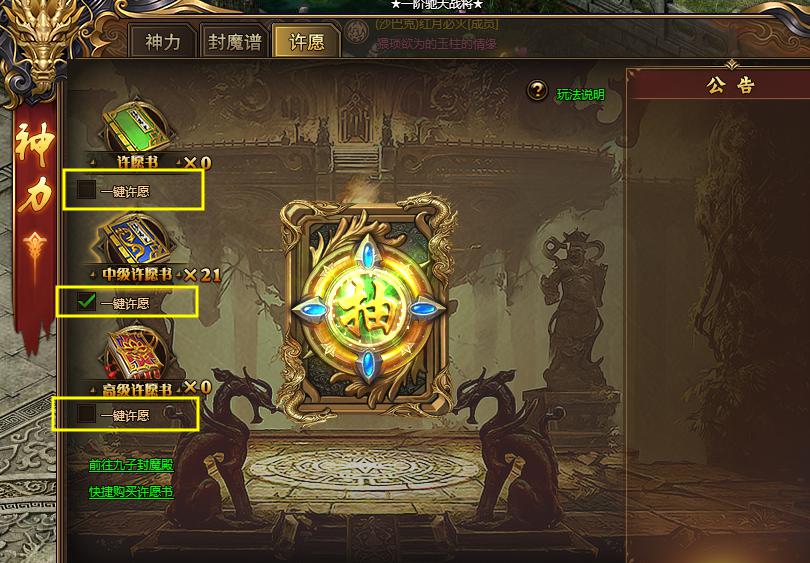The height and width of the screenshot is (563, 810).
Task: Choose the blue 中级许愿书 book icon
Action: pyautogui.click(x=137, y=238)
